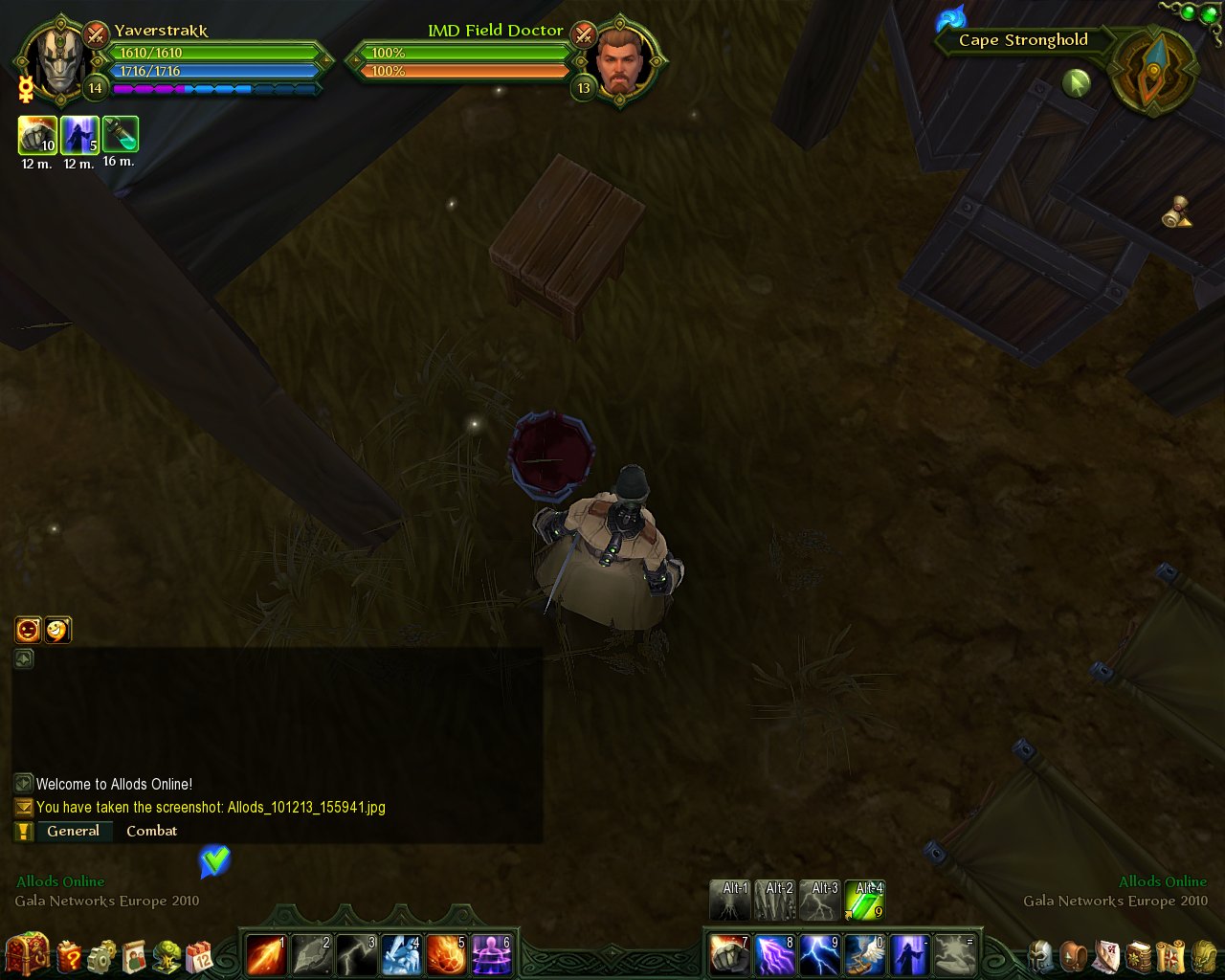Use the green crystal item in Alt-4 slot
The width and height of the screenshot is (1225, 980).
pyautogui.click(x=864, y=901)
